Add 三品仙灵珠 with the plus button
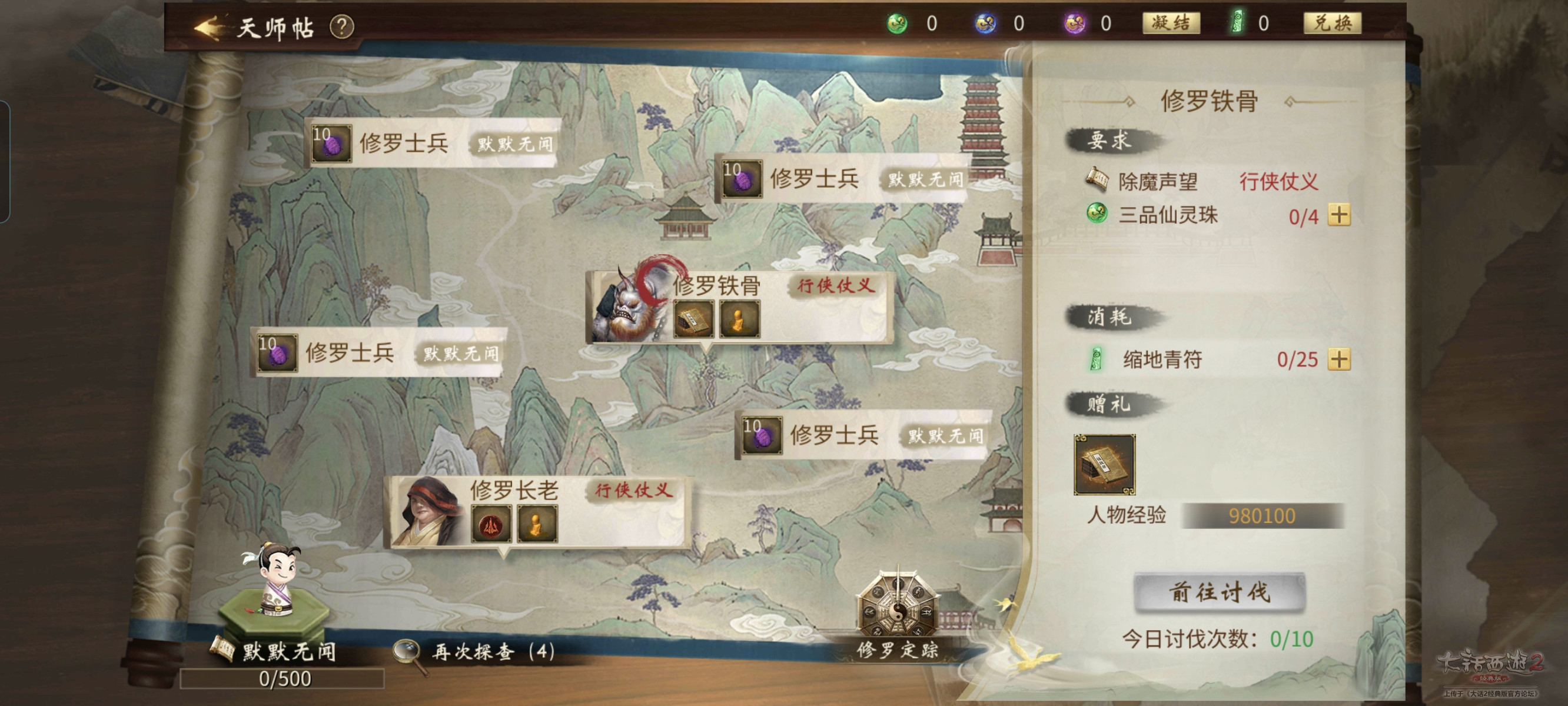 pos(1338,215)
